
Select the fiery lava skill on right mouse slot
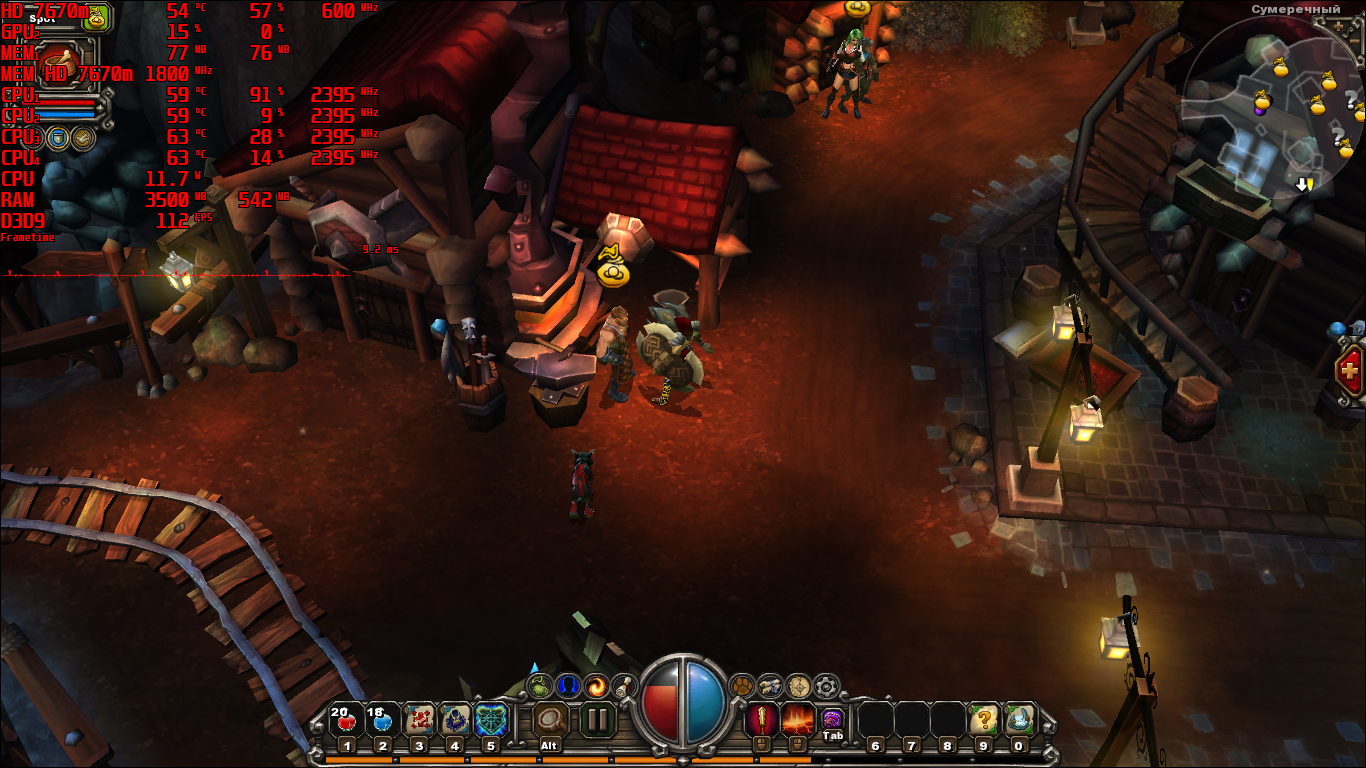pos(798,719)
